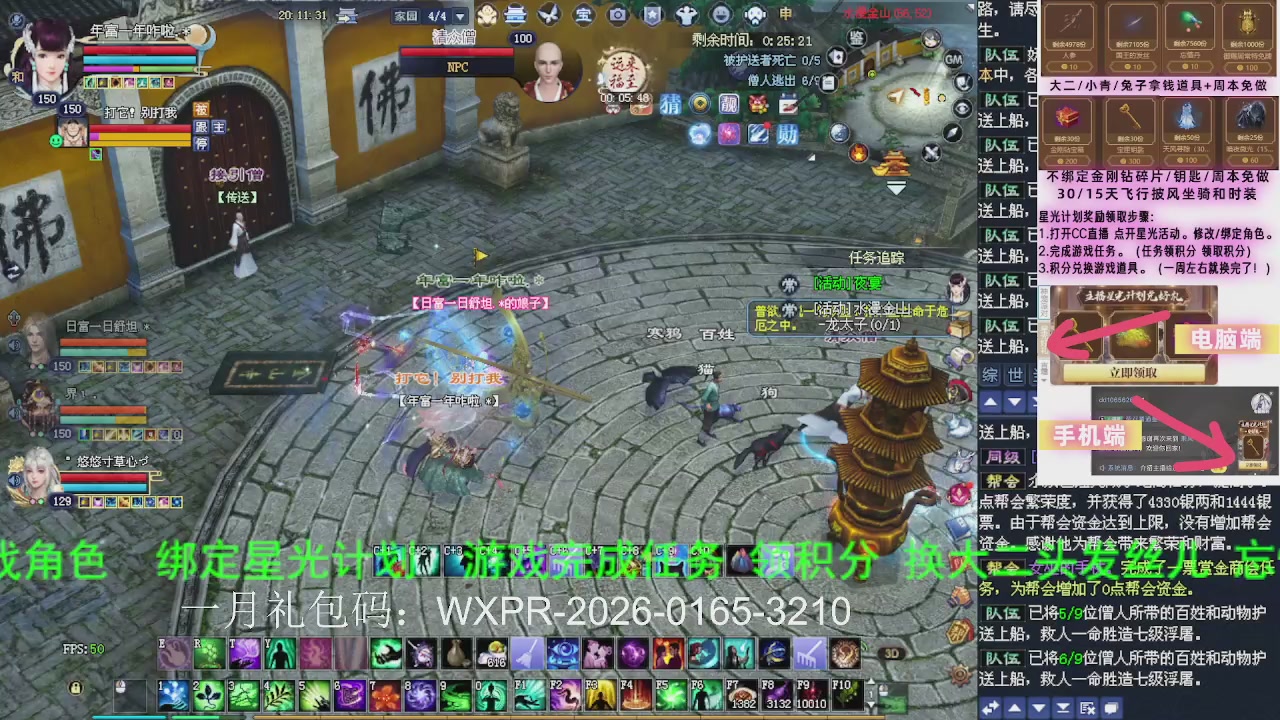The height and width of the screenshot is (720, 1280).
Task: Click the broom sweep icon on the skill bar
Action: point(527,654)
